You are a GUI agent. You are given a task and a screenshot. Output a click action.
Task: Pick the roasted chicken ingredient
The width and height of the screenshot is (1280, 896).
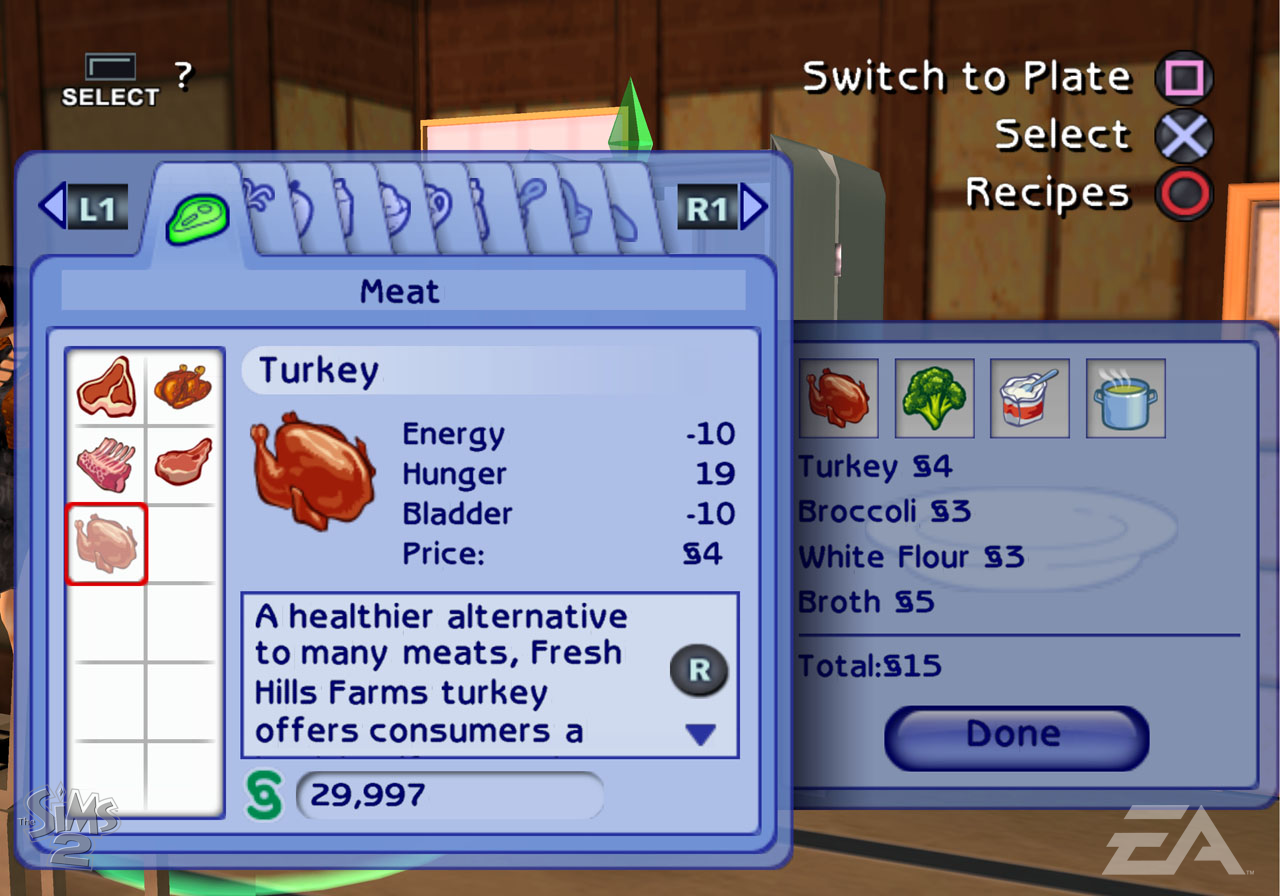181,388
